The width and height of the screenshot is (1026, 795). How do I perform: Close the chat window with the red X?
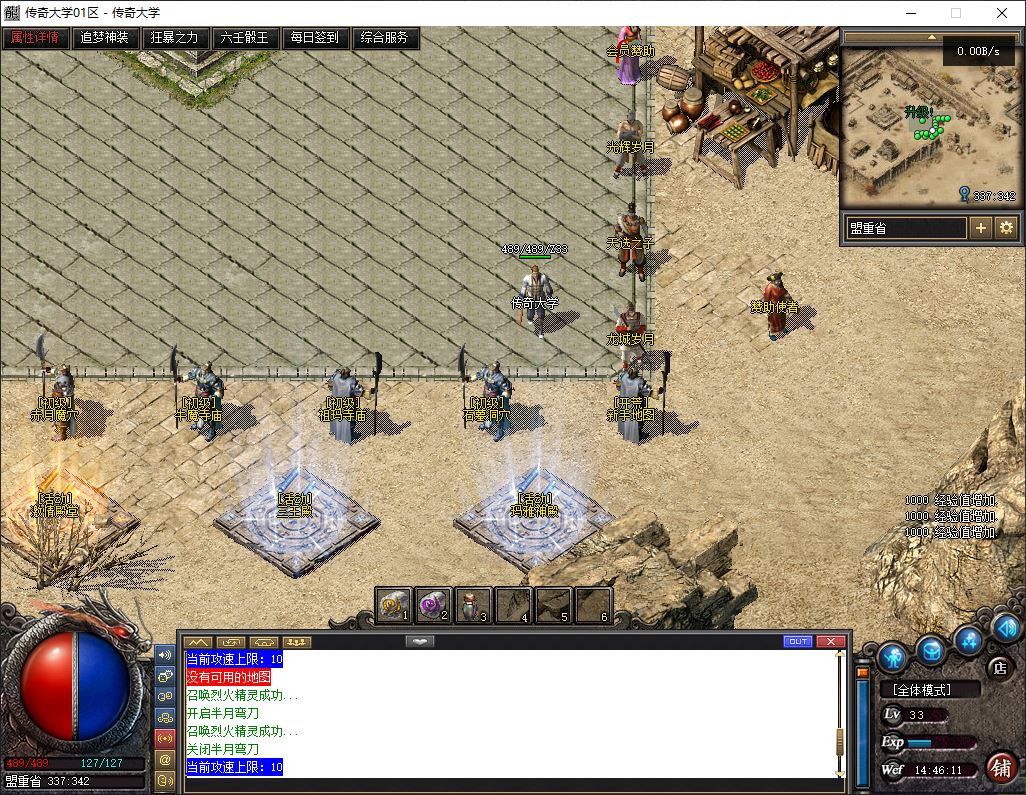[830, 641]
